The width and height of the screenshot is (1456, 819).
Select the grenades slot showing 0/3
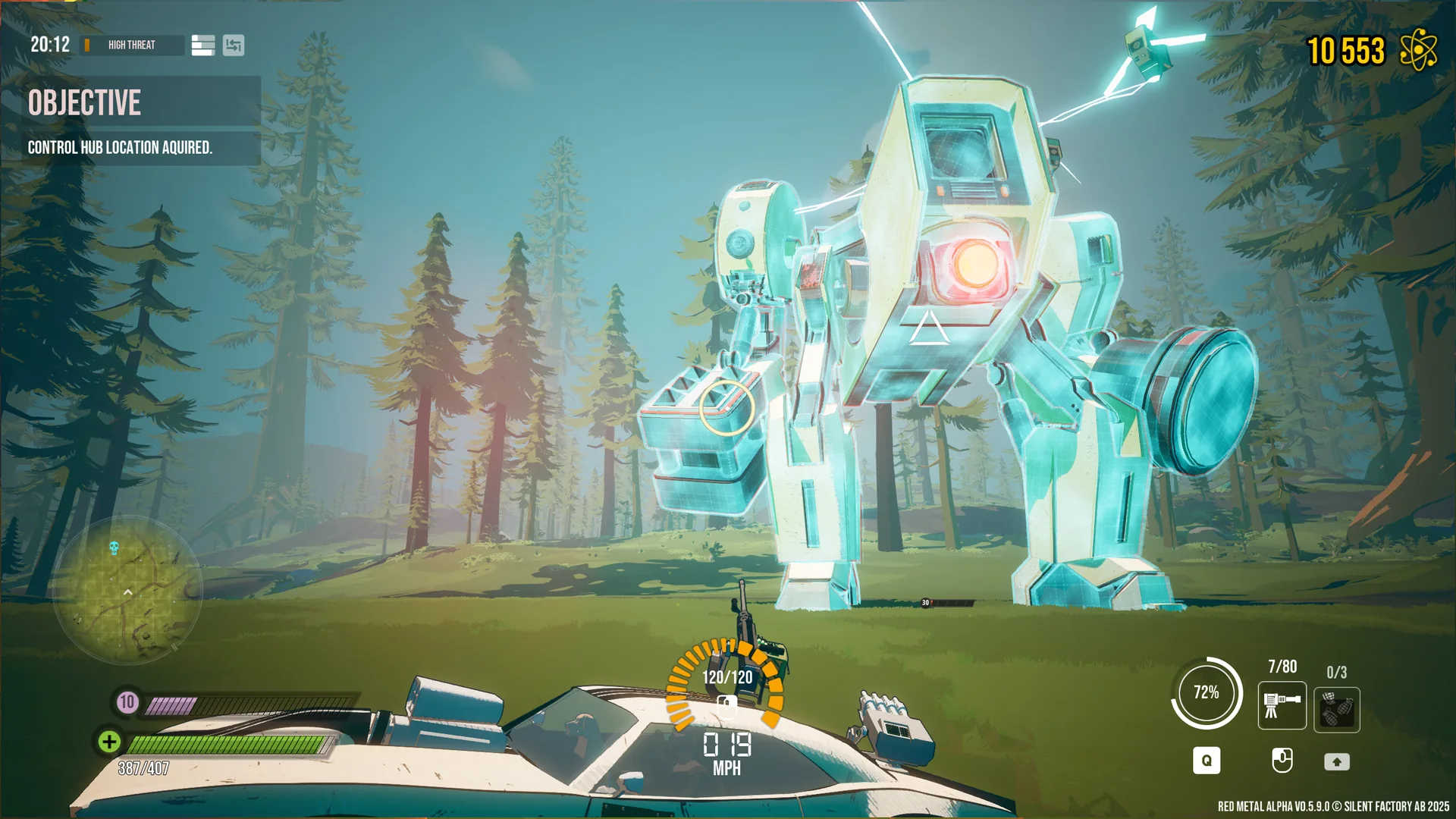click(x=1337, y=707)
